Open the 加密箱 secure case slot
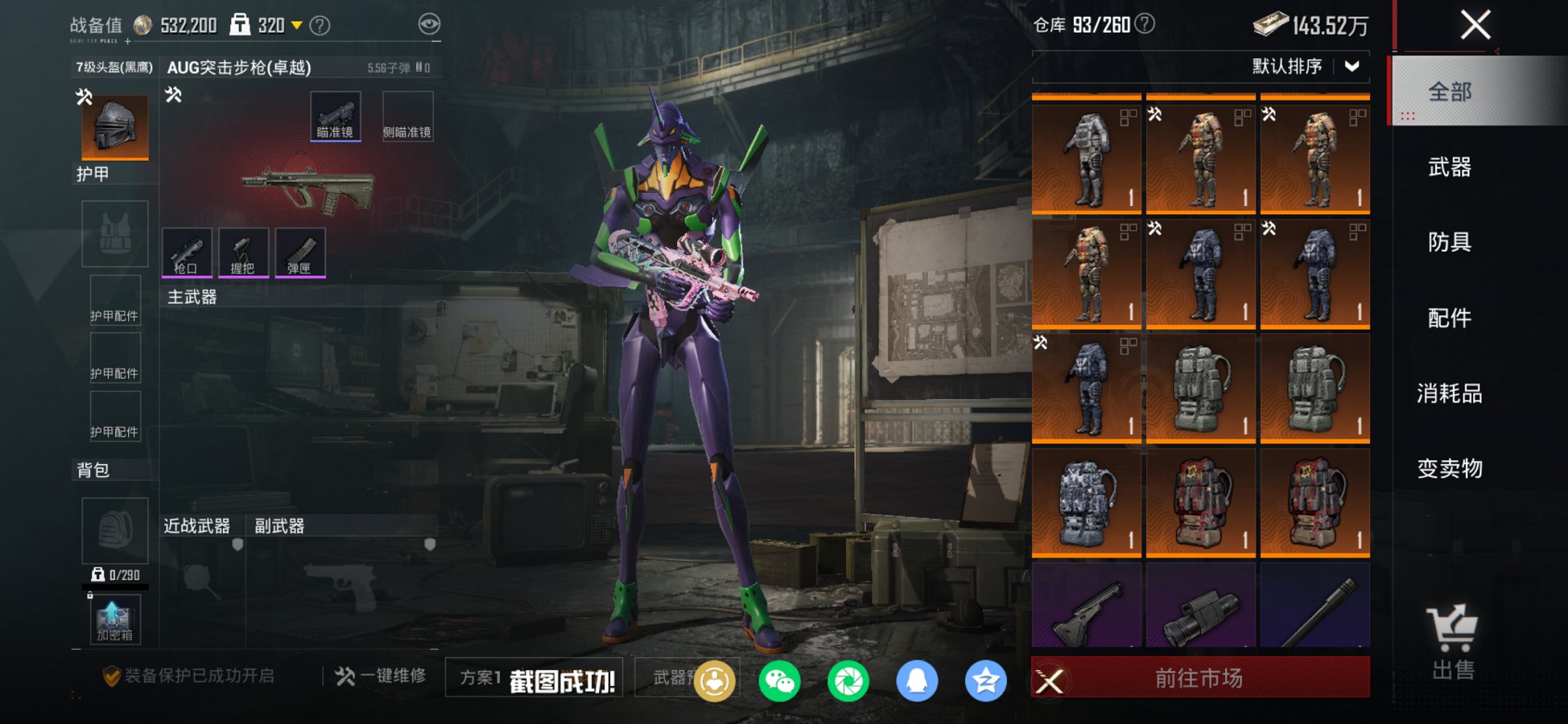Image resolution: width=1568 pixels, height=724 pixels. (x=115, y=620)
